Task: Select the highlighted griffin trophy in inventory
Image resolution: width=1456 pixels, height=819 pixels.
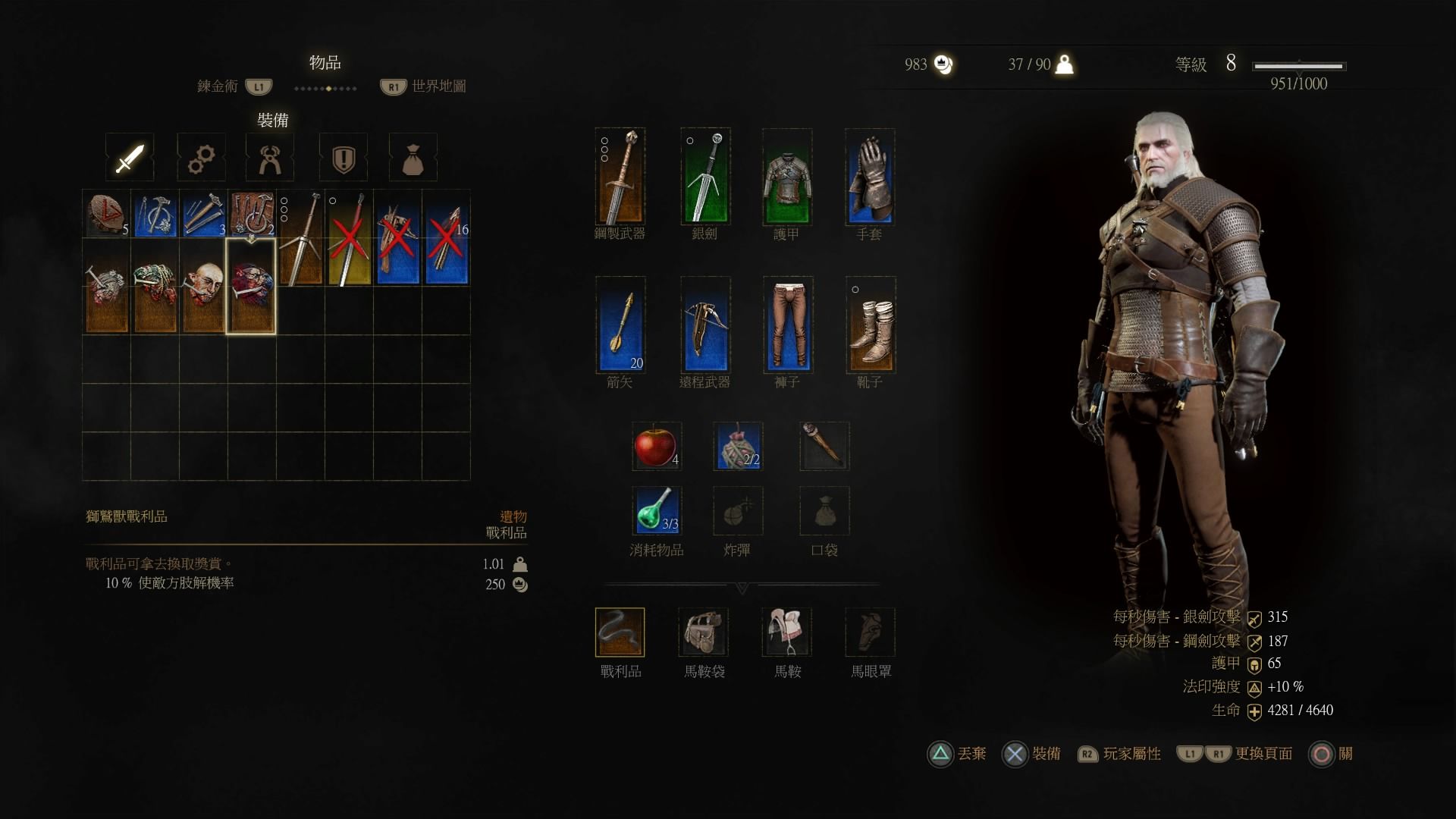Action: click(x=251, y=287)
